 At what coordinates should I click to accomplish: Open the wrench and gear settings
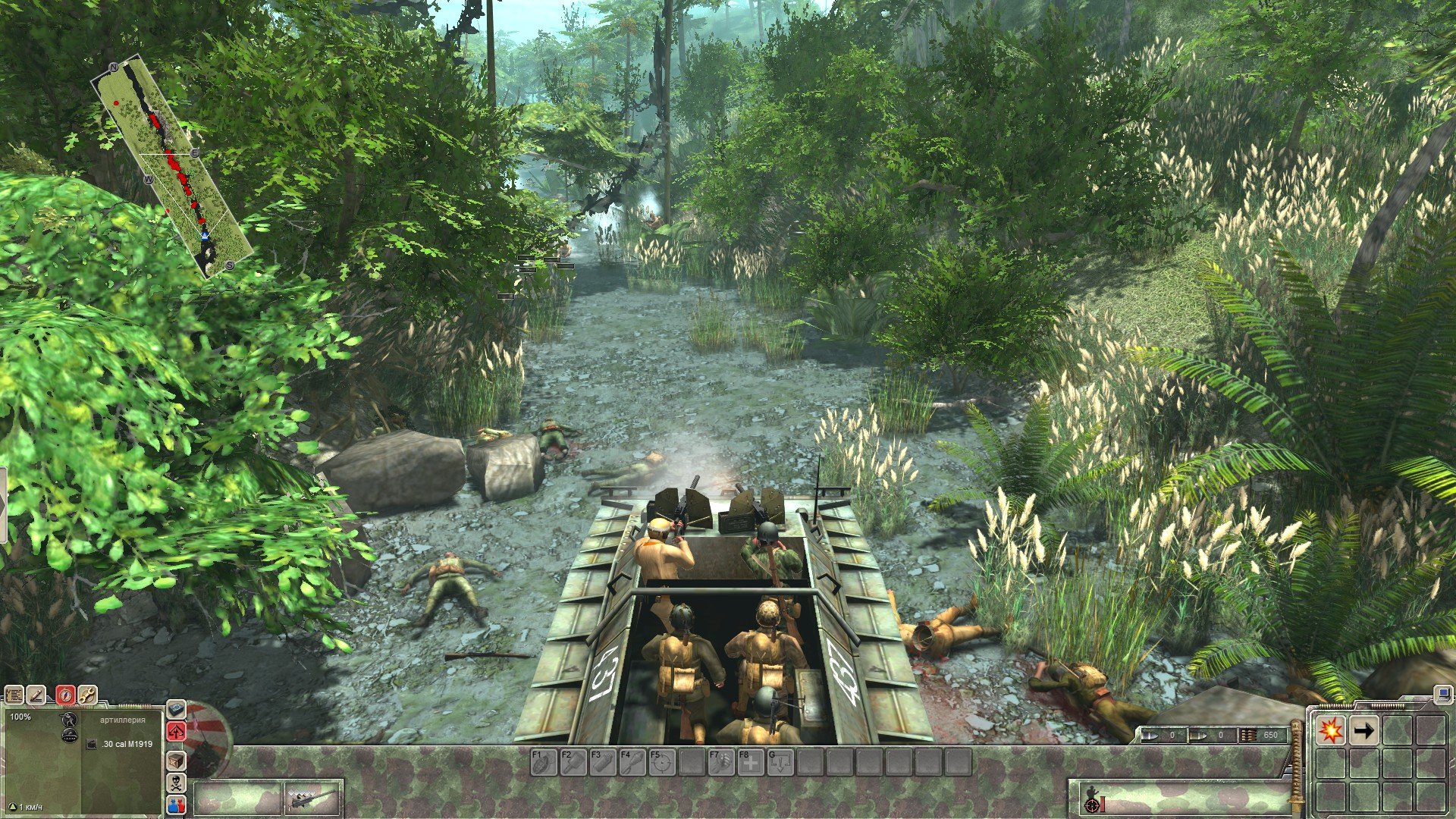[87, 695]
